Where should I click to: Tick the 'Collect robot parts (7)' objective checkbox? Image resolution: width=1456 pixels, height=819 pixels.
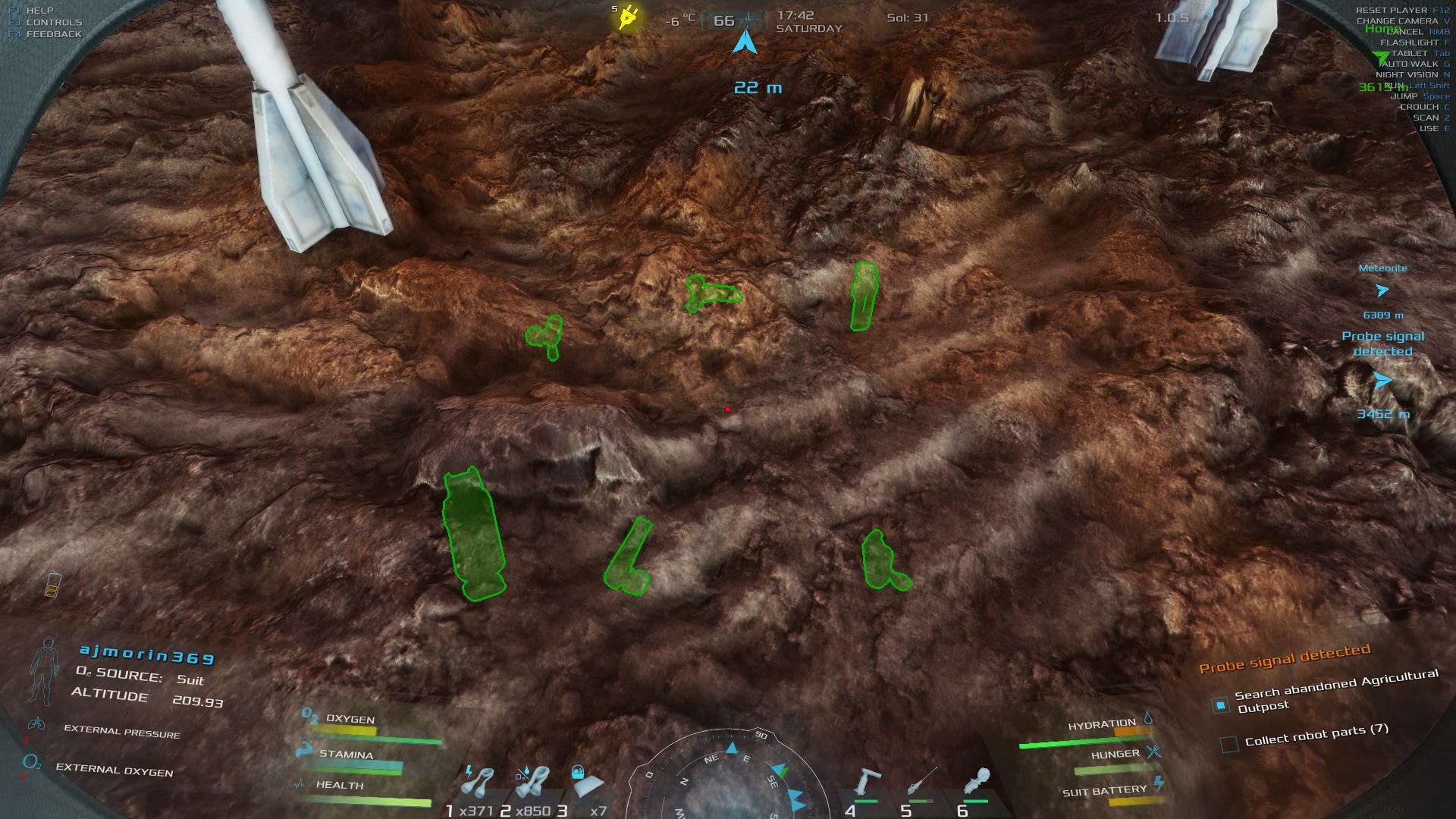1229,744
